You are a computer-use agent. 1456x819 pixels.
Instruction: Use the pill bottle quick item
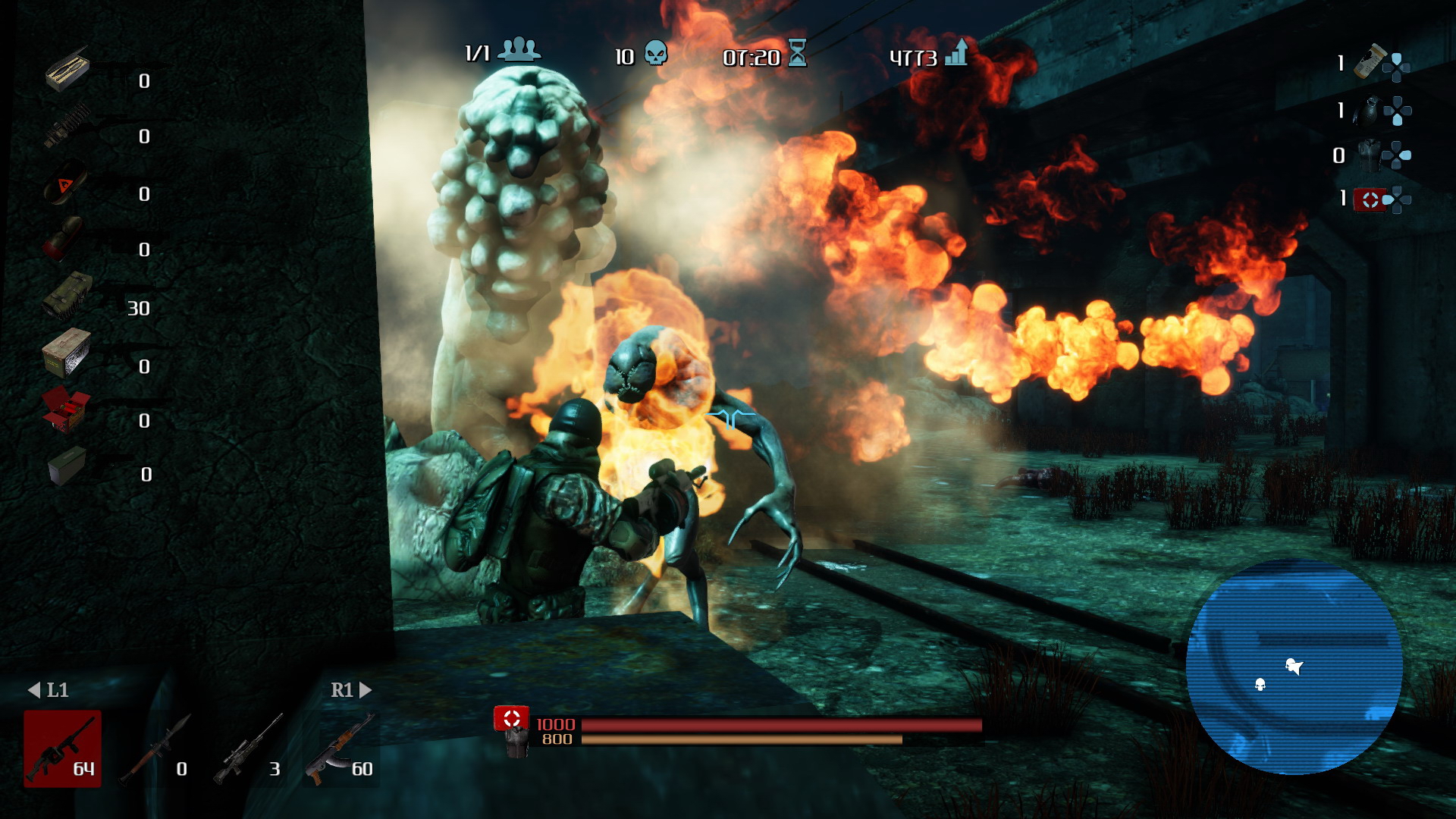click(1370, 62)
